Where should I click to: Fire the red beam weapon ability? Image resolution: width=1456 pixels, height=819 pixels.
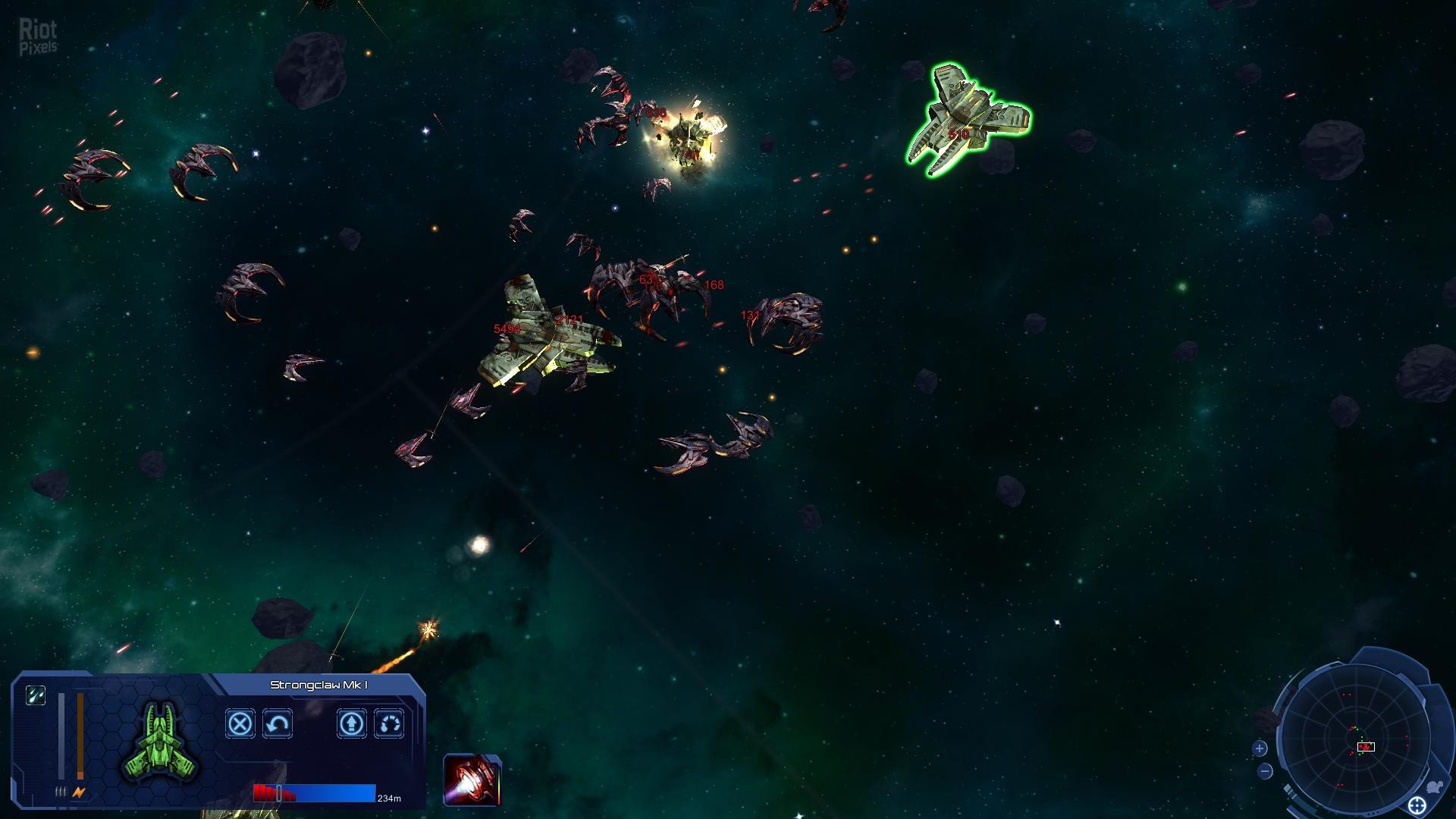coord(472,780)
